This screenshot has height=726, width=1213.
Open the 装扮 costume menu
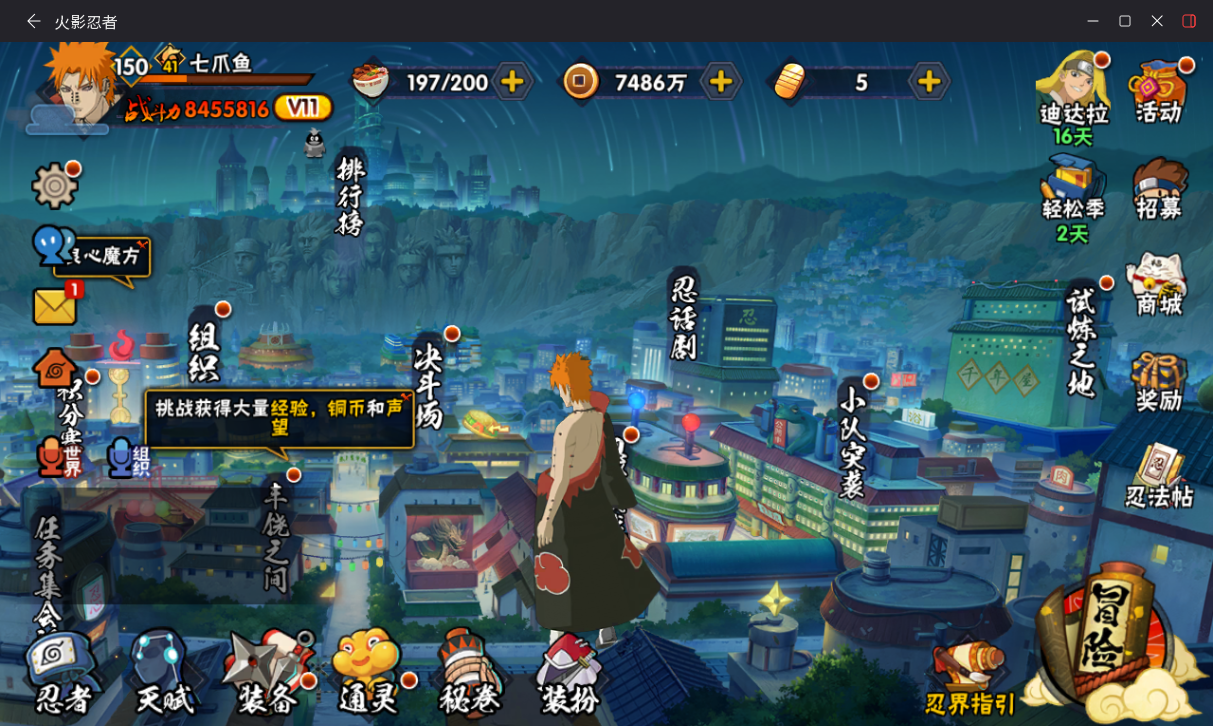pyautogui.click(x=570, y=673)
